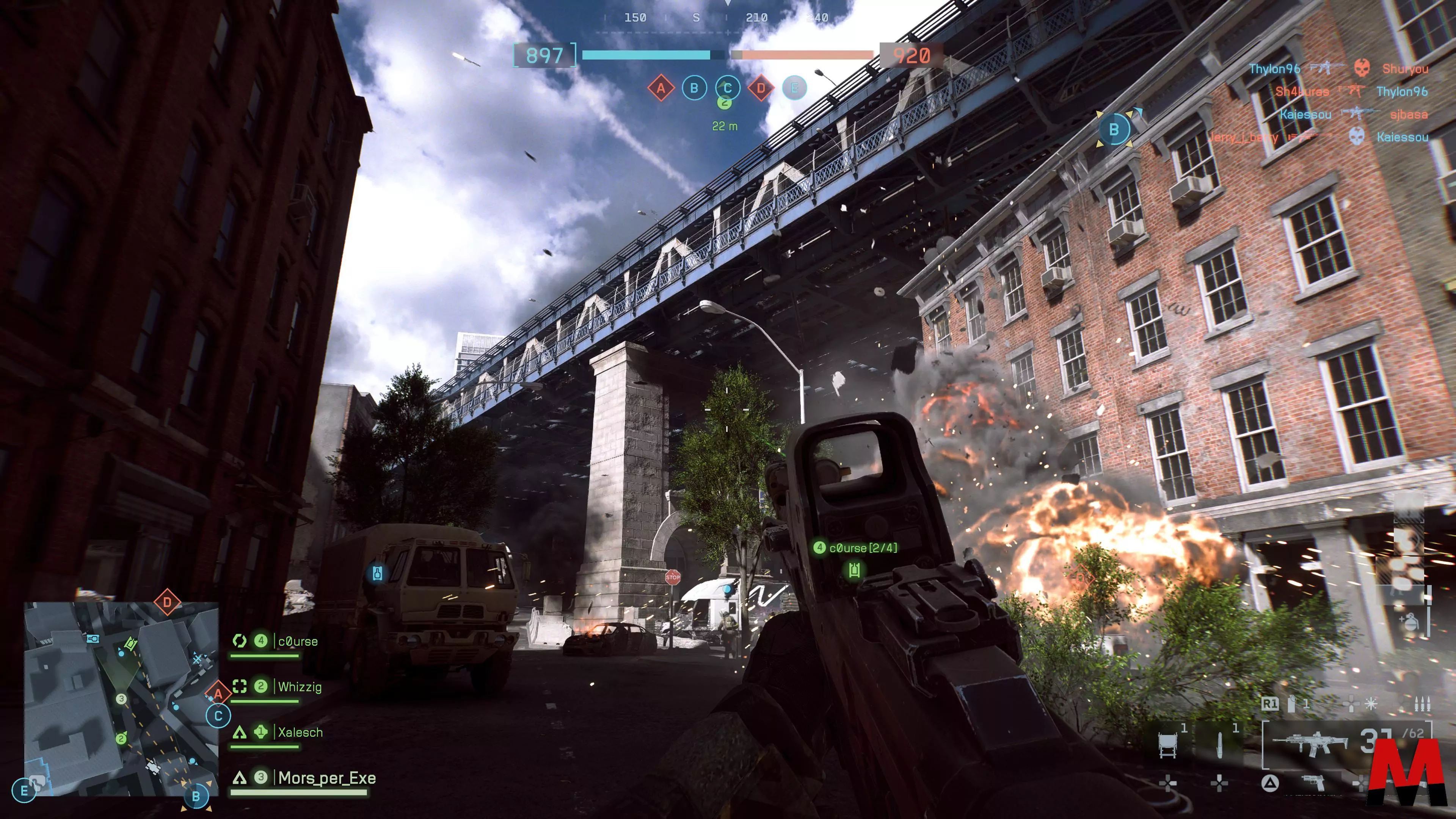The image size is (1456, 819).
Task: Select c0urse in the squad list
Action: (x=297, y=642)
